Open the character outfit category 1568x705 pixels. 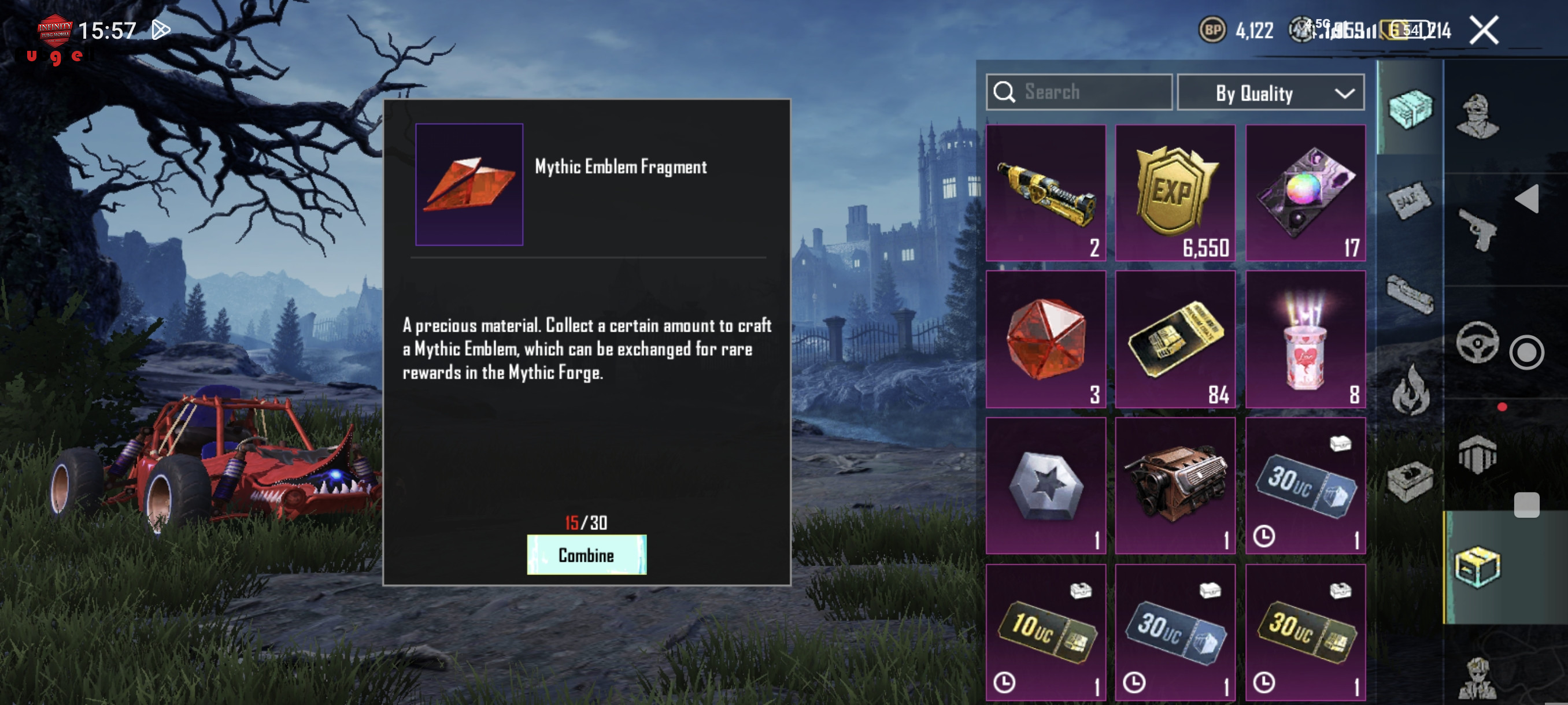(x=1477, y=116)
